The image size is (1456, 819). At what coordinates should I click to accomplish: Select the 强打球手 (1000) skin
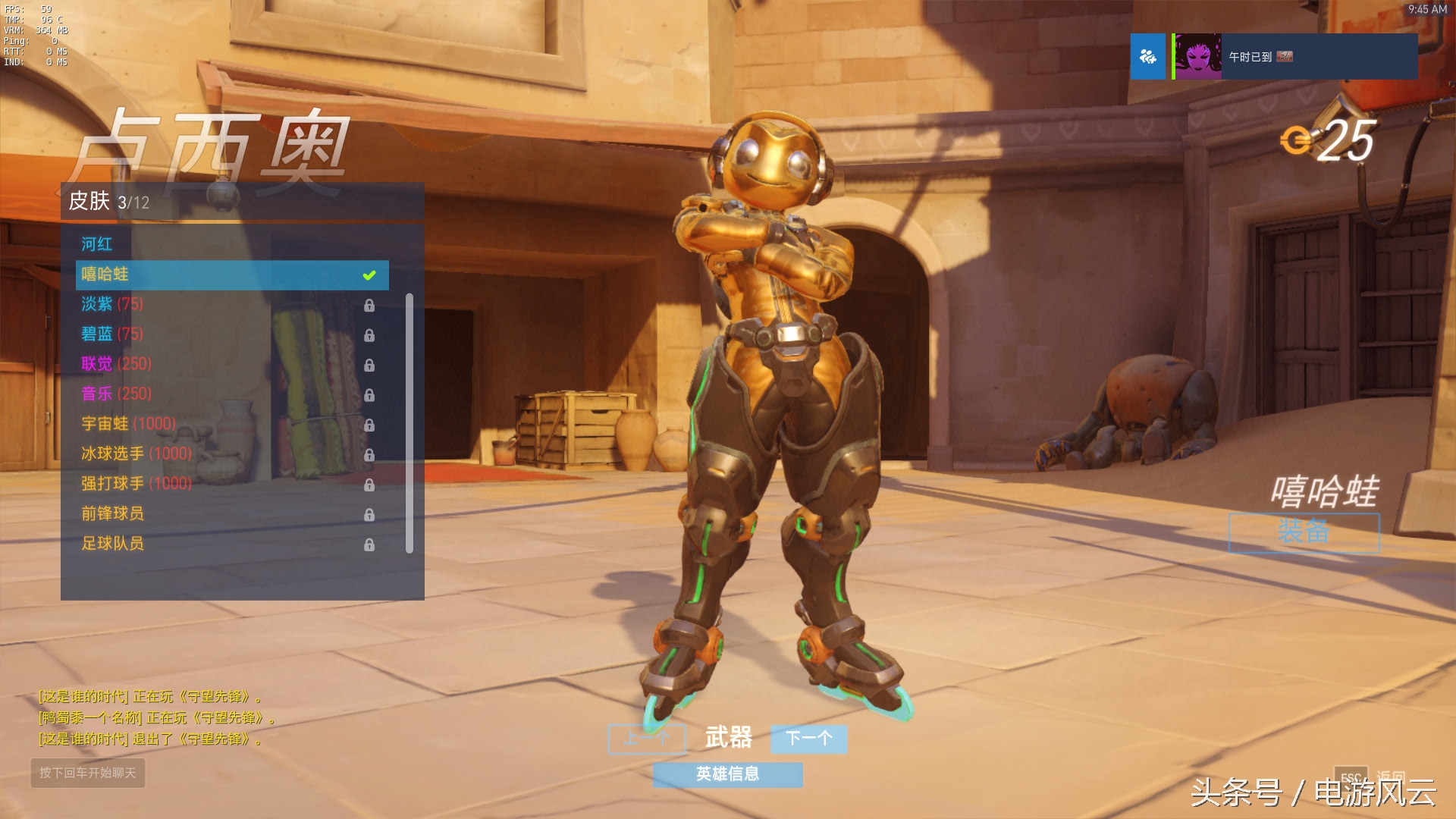(x=136, y=484)
